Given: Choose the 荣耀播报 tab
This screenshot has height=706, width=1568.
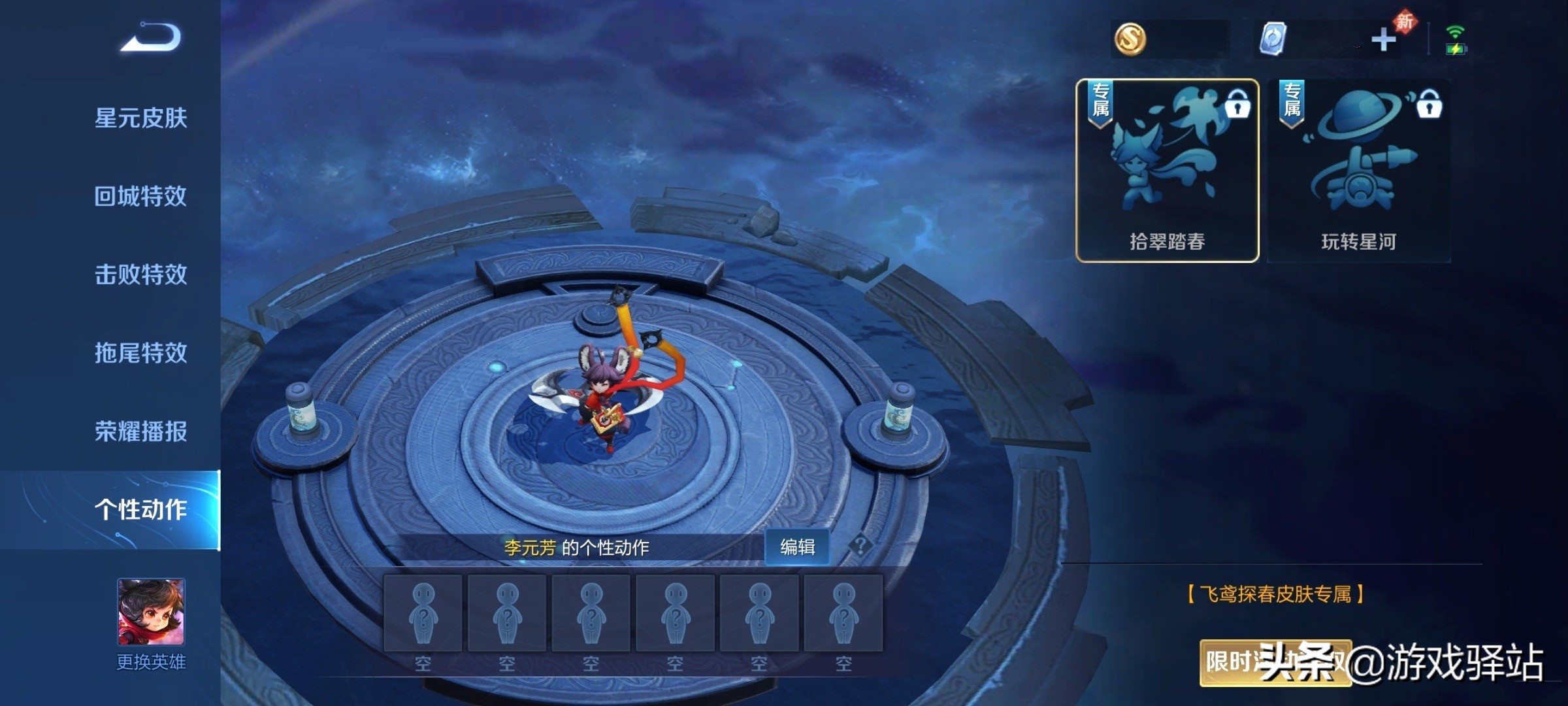Looking at the screenshot, I should pyautogui.click(x=140, y=431).
